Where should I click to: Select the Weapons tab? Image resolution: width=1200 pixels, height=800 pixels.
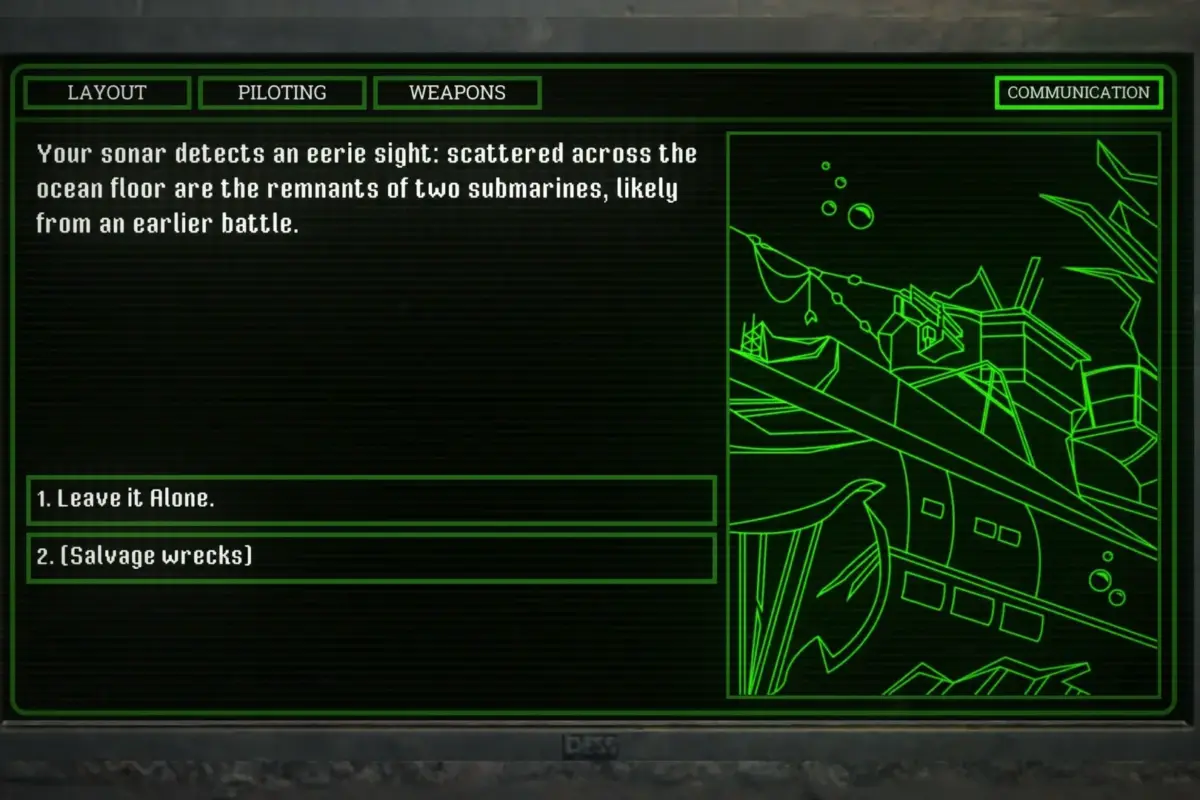(x=457, y=93)
